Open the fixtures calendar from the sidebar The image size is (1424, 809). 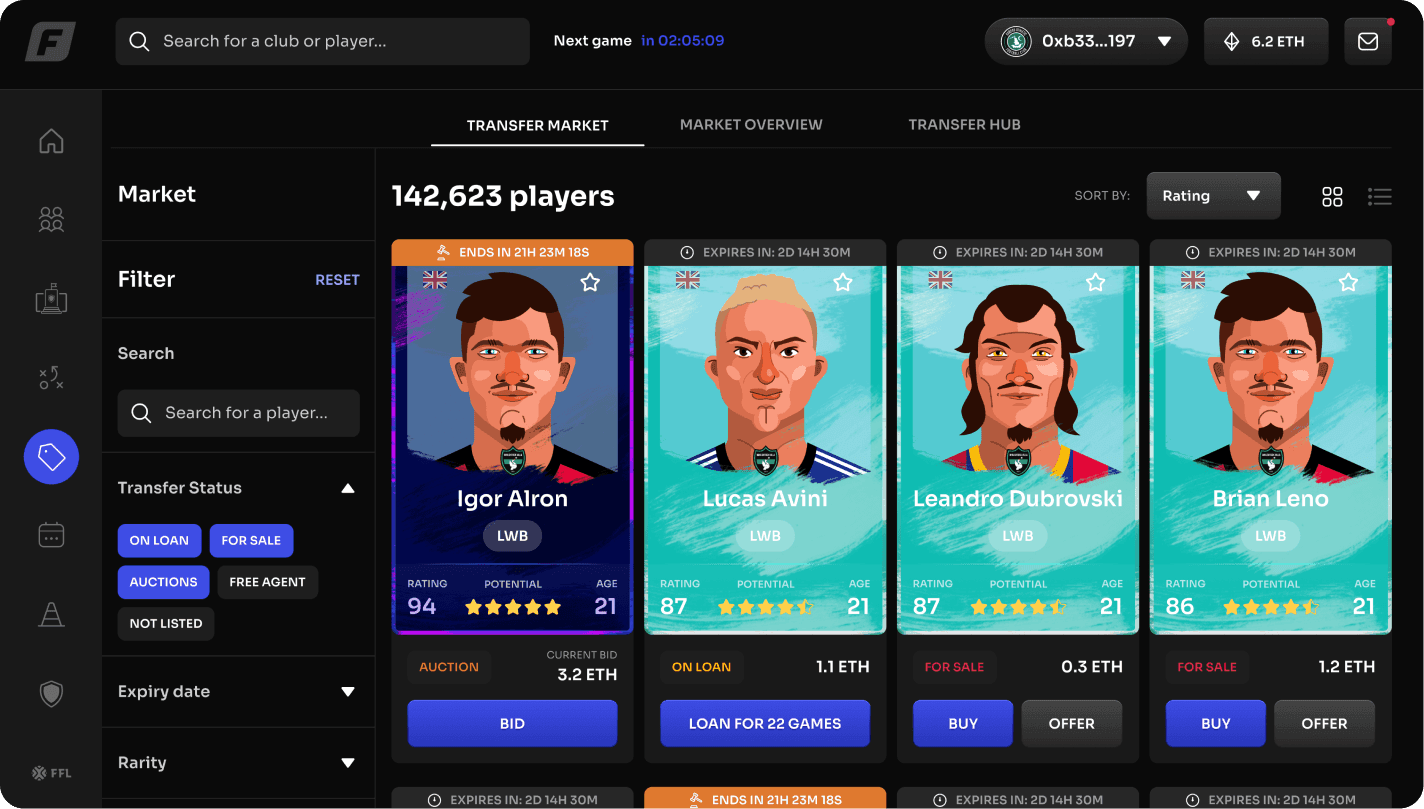pos(50,535)
